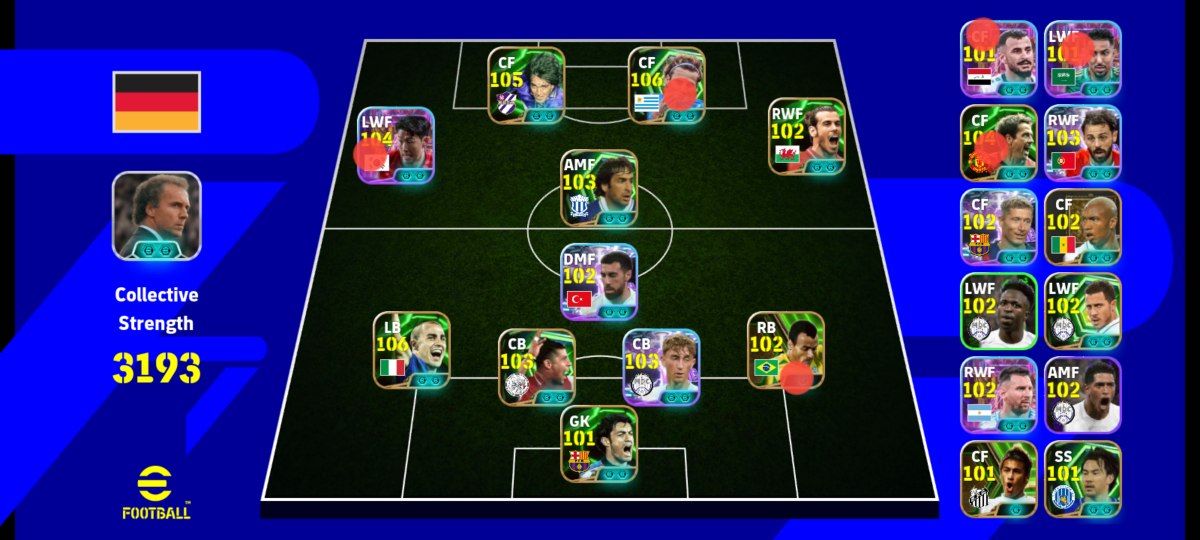The image size is (1200, 540).
Task: Select the CF 106 player card
Action: pos(667,85)
